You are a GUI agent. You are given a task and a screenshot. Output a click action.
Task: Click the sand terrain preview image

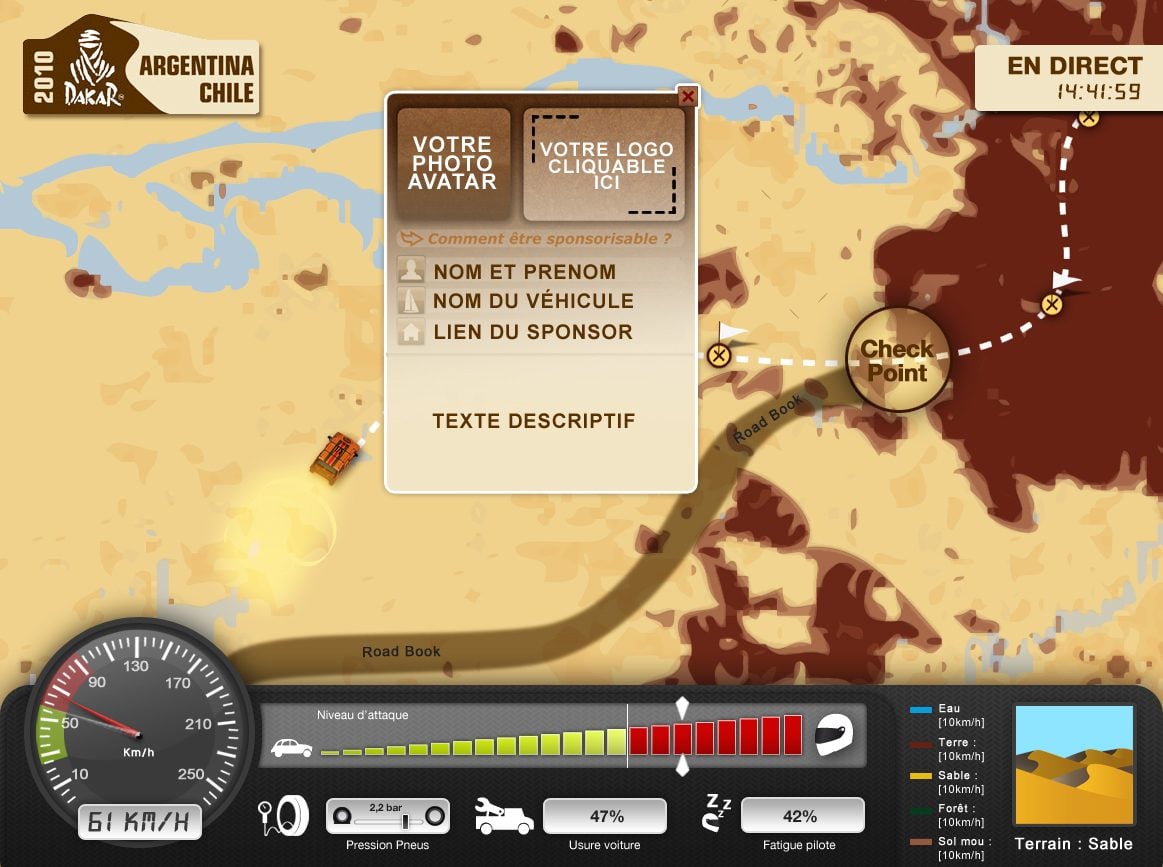1074,767
